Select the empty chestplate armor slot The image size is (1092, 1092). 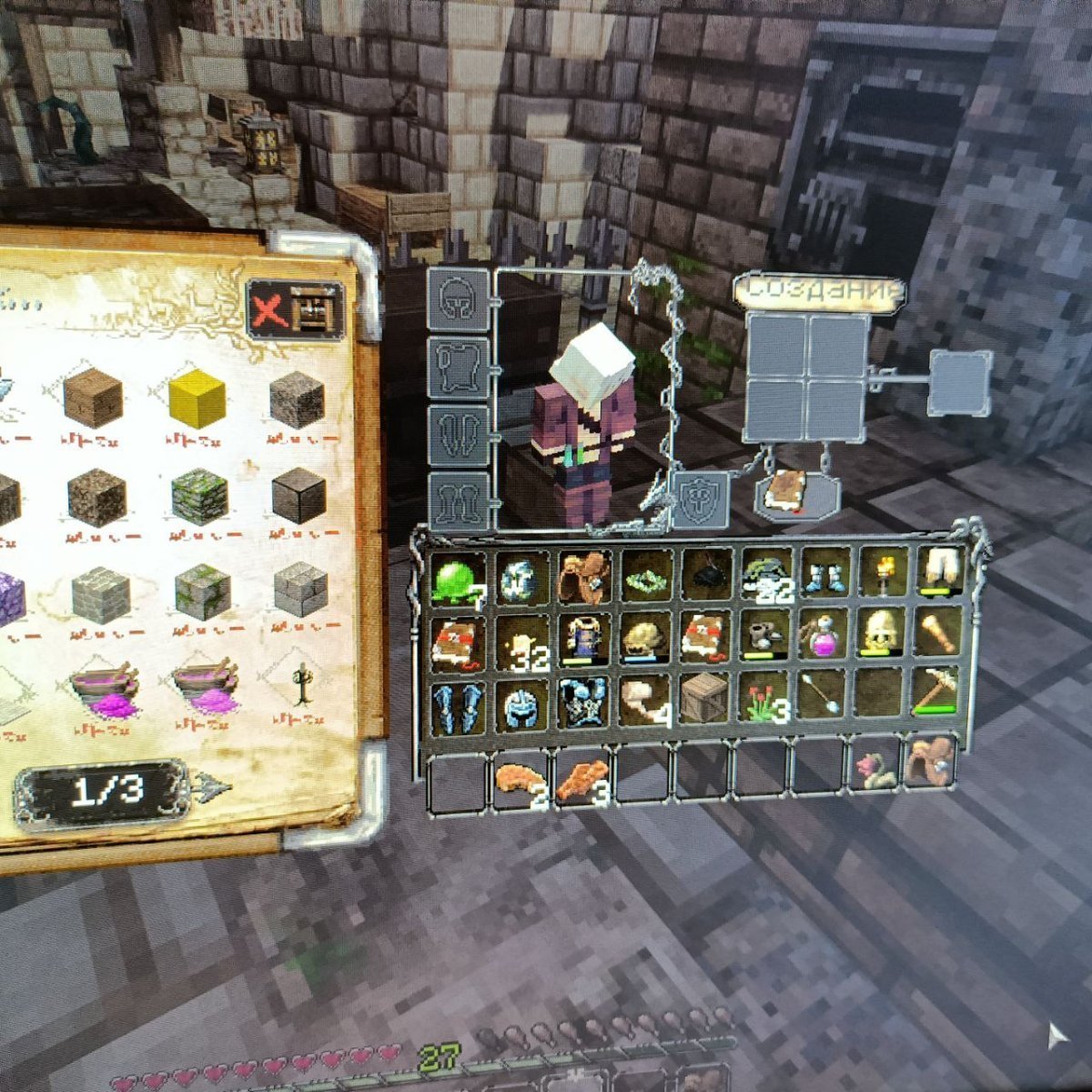[x=458, y=367]
